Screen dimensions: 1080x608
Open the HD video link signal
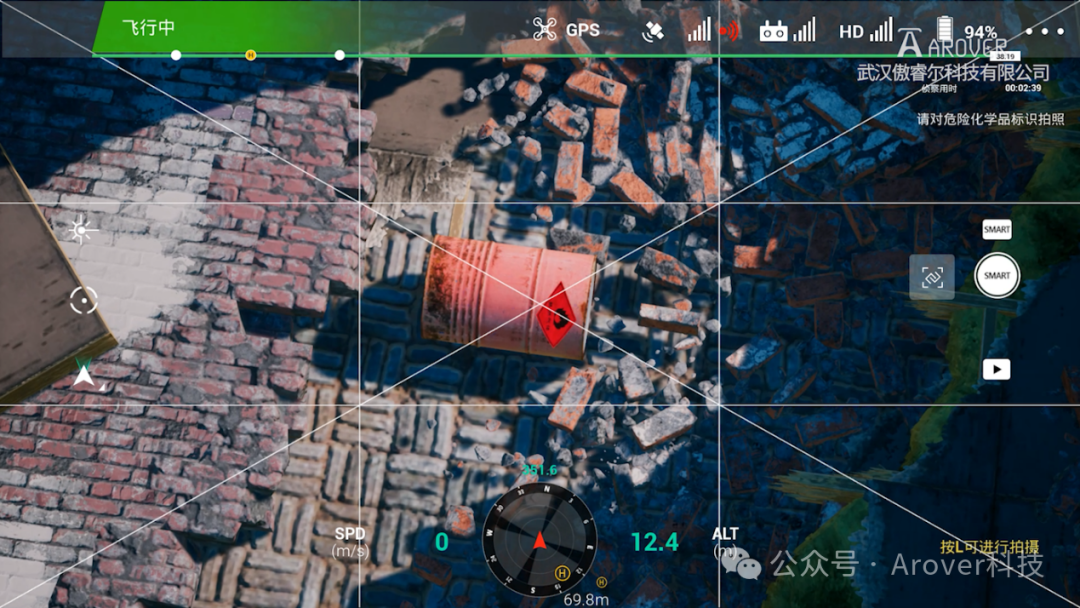click(865, 31)
